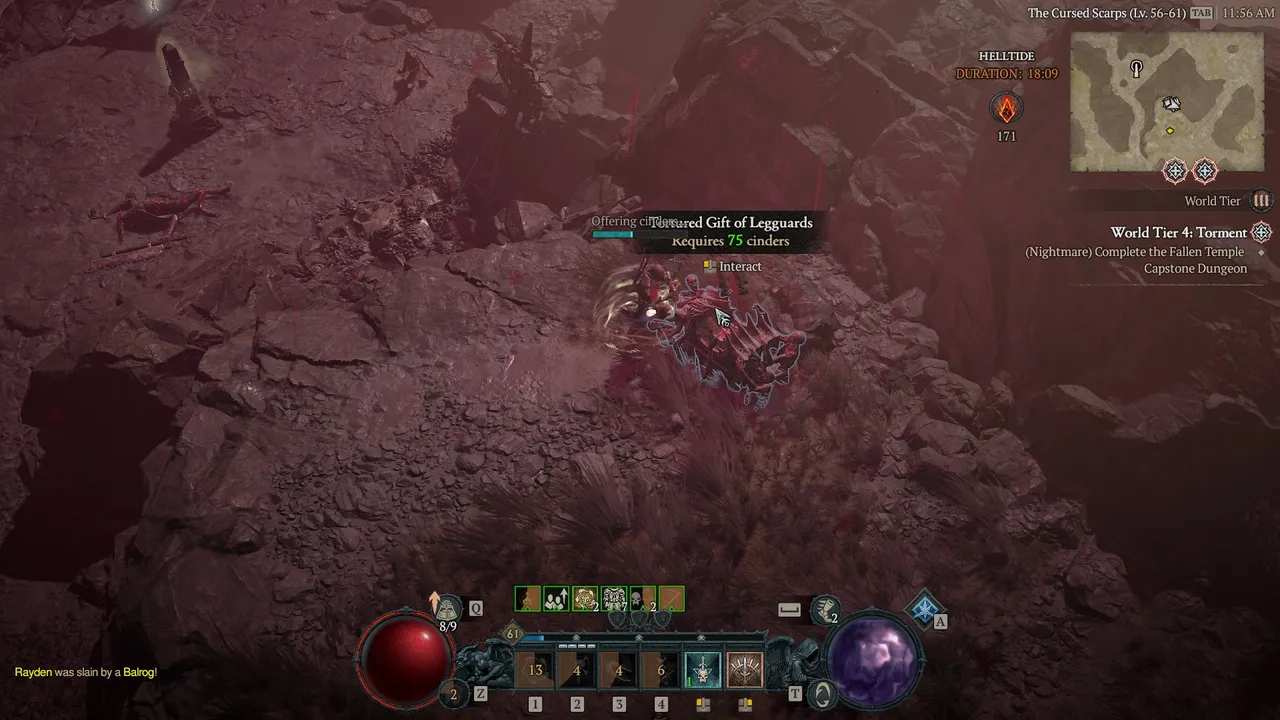Open the blue diamond ability tree icon
Screen dimensions: 1280x720
click(x=925, y=608)
